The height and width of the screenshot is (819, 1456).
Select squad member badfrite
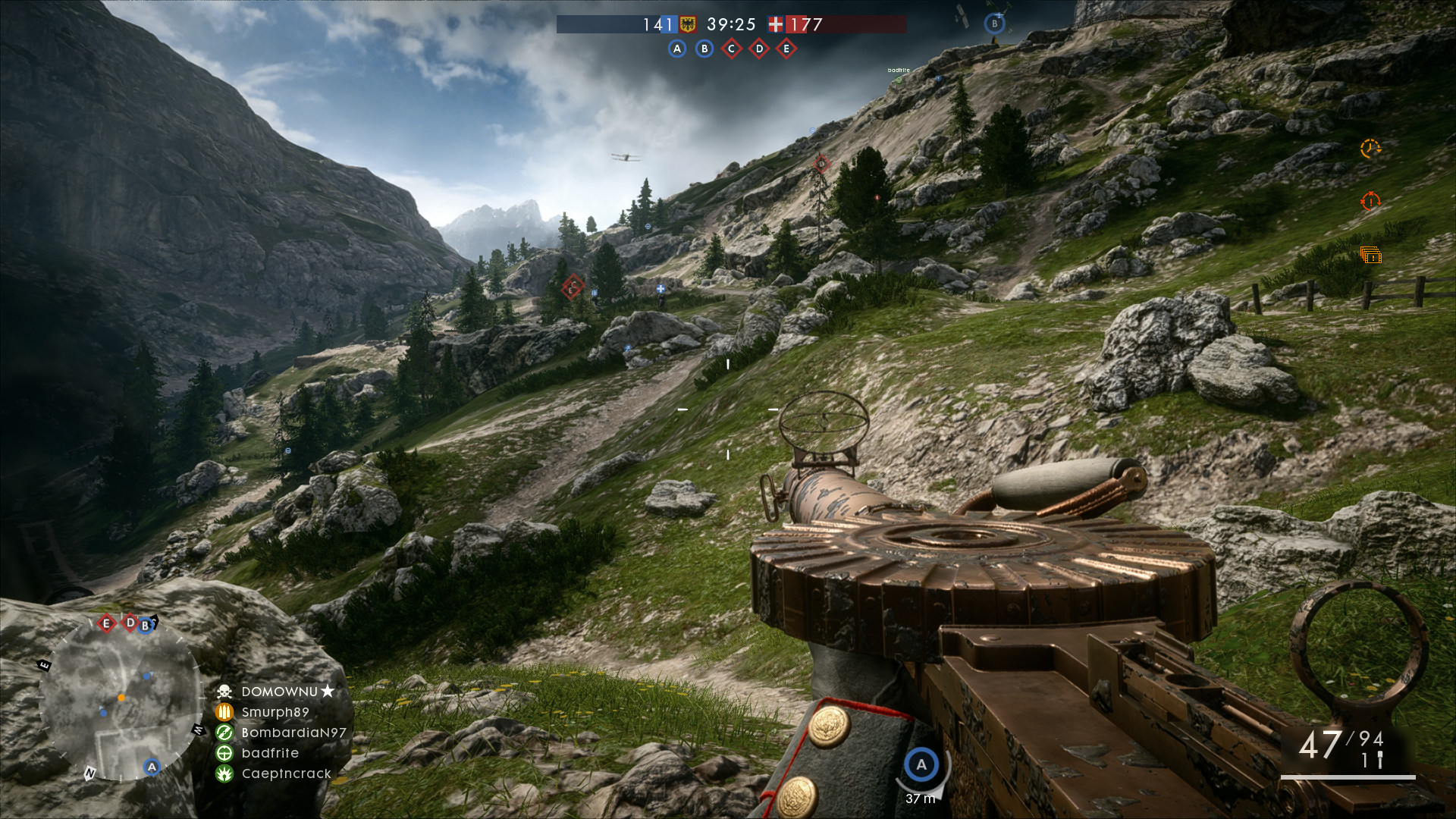pyautogui.click(x=269, y=753)
